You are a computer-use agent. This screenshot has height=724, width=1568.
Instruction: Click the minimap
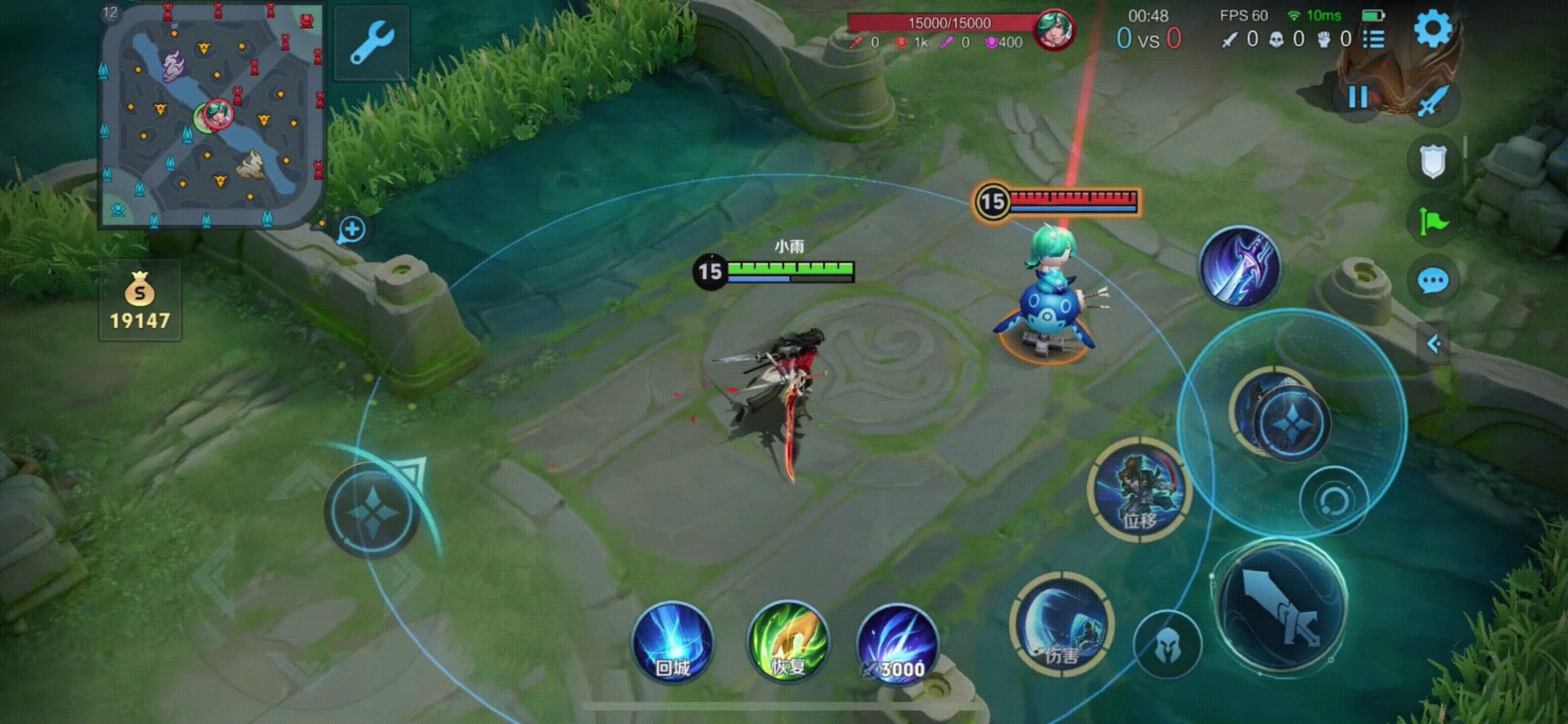[x=212, y=115]
